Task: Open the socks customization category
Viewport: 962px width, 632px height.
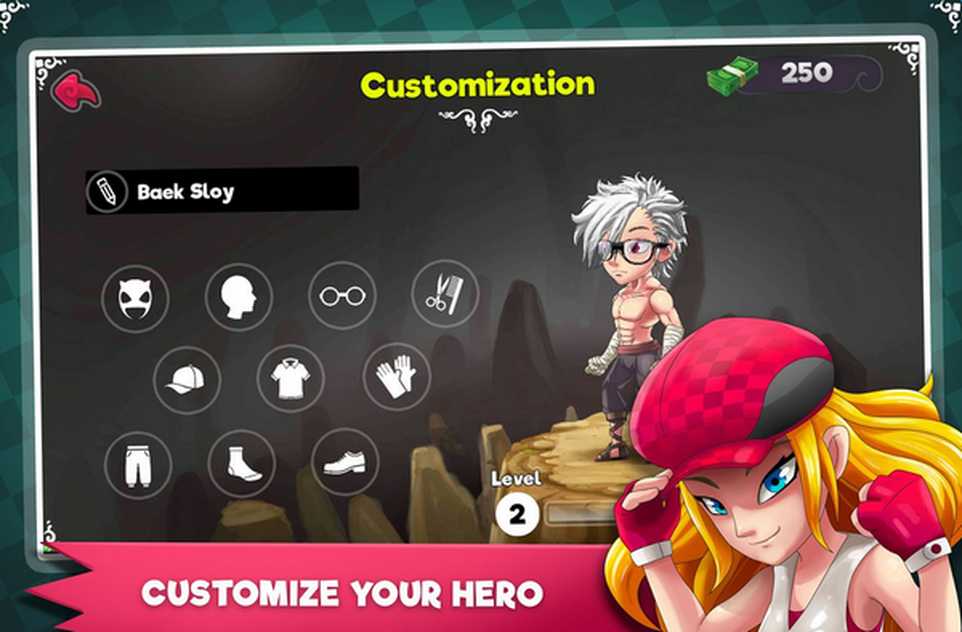Action: point(241,463)
